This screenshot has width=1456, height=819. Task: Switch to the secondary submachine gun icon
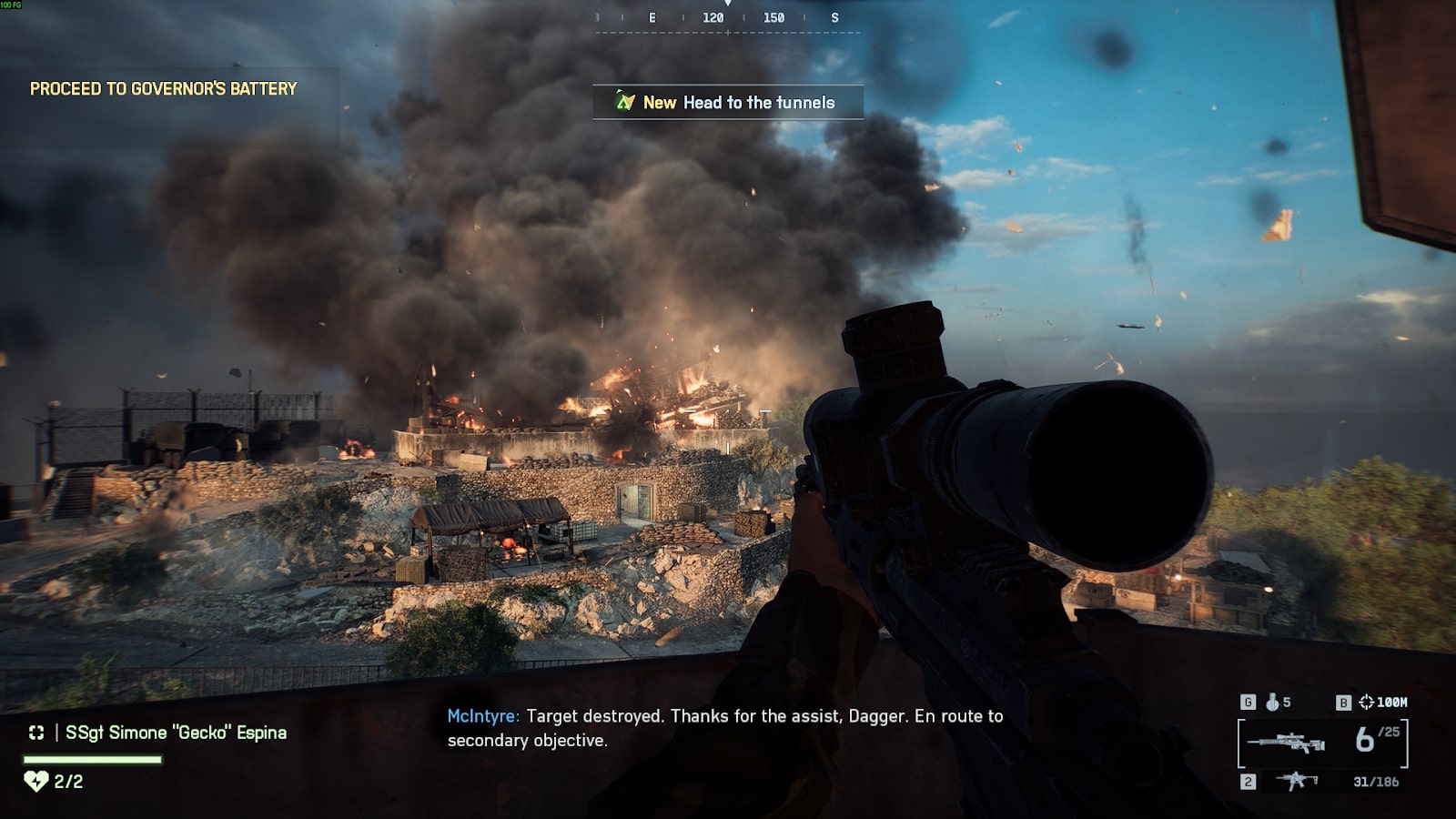click(x=1297, y=781)
